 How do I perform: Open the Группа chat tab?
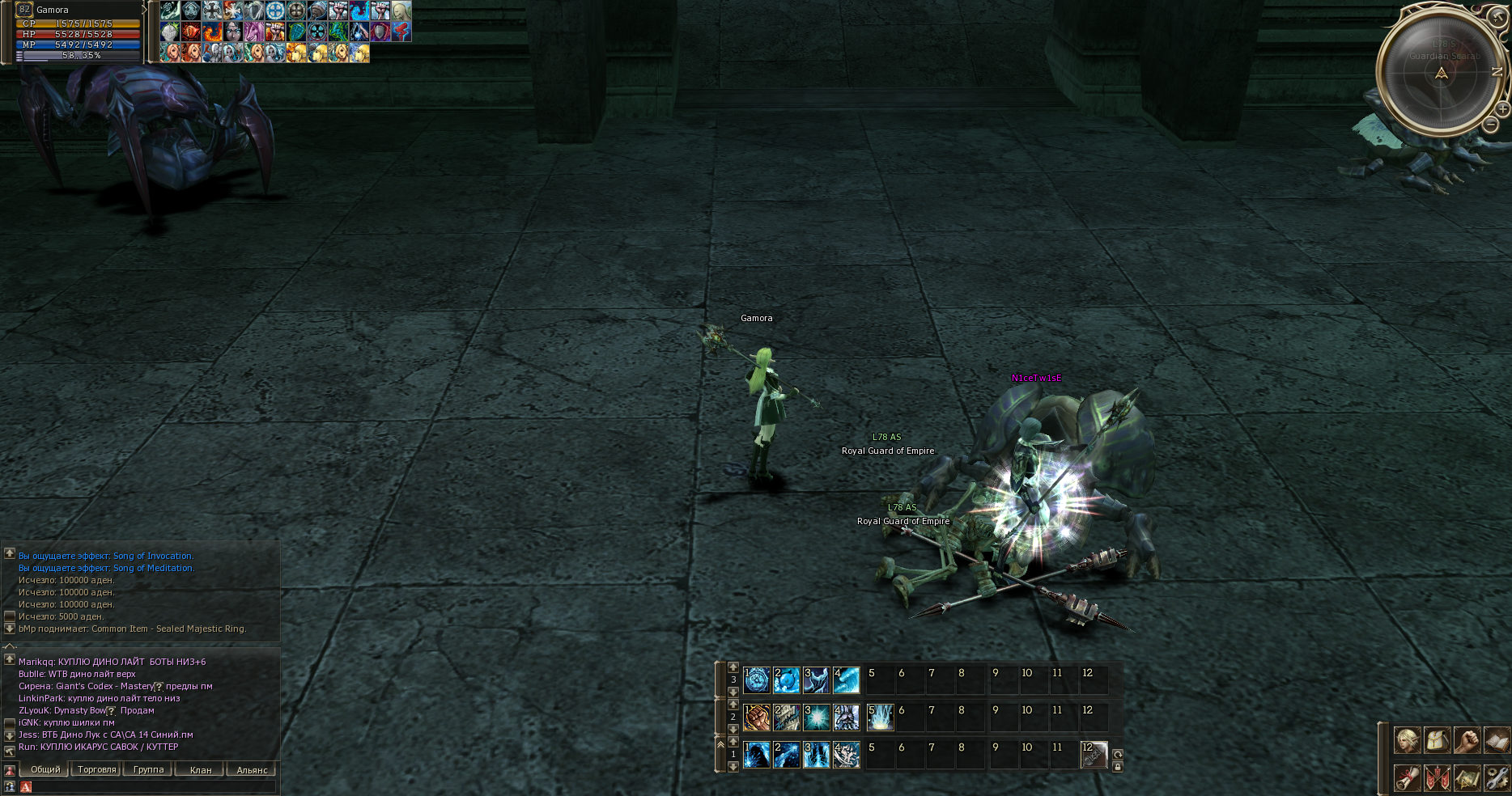click(x=148, y=769)
